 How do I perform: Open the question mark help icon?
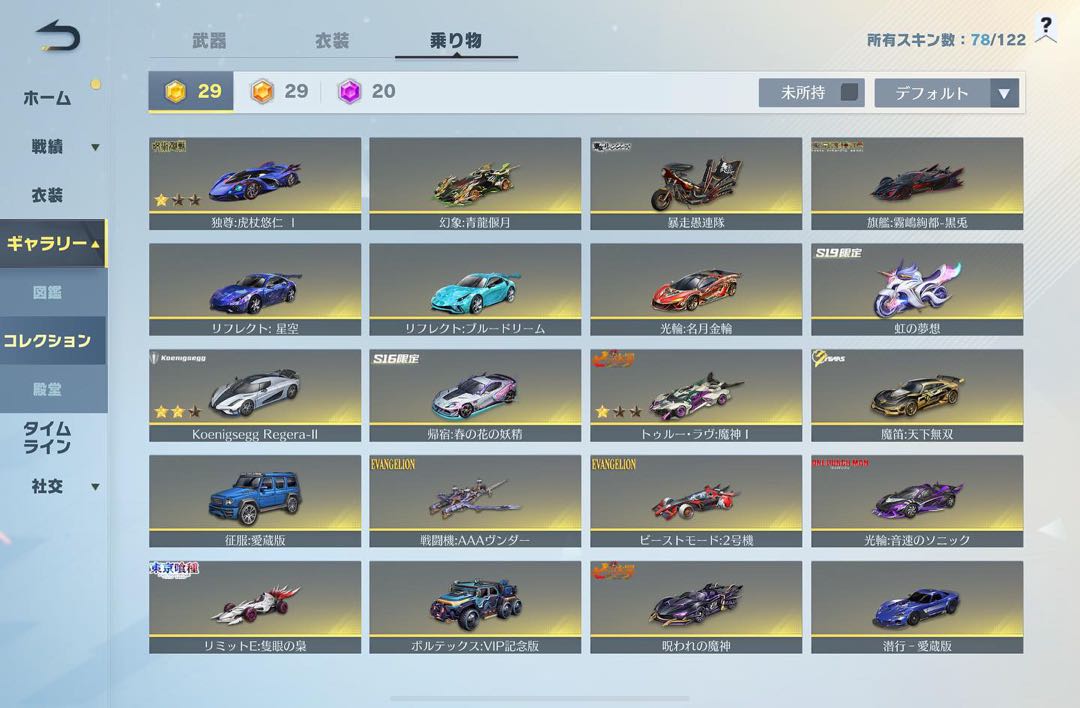(x=1046, y=29)
